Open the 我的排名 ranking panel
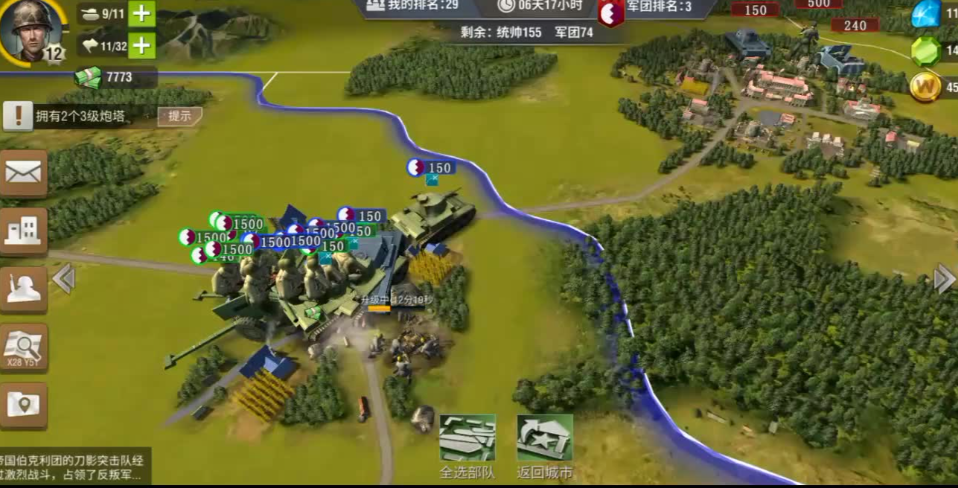Image resolution: width=958 pixels, height=488 pixels. click(410, 6)
